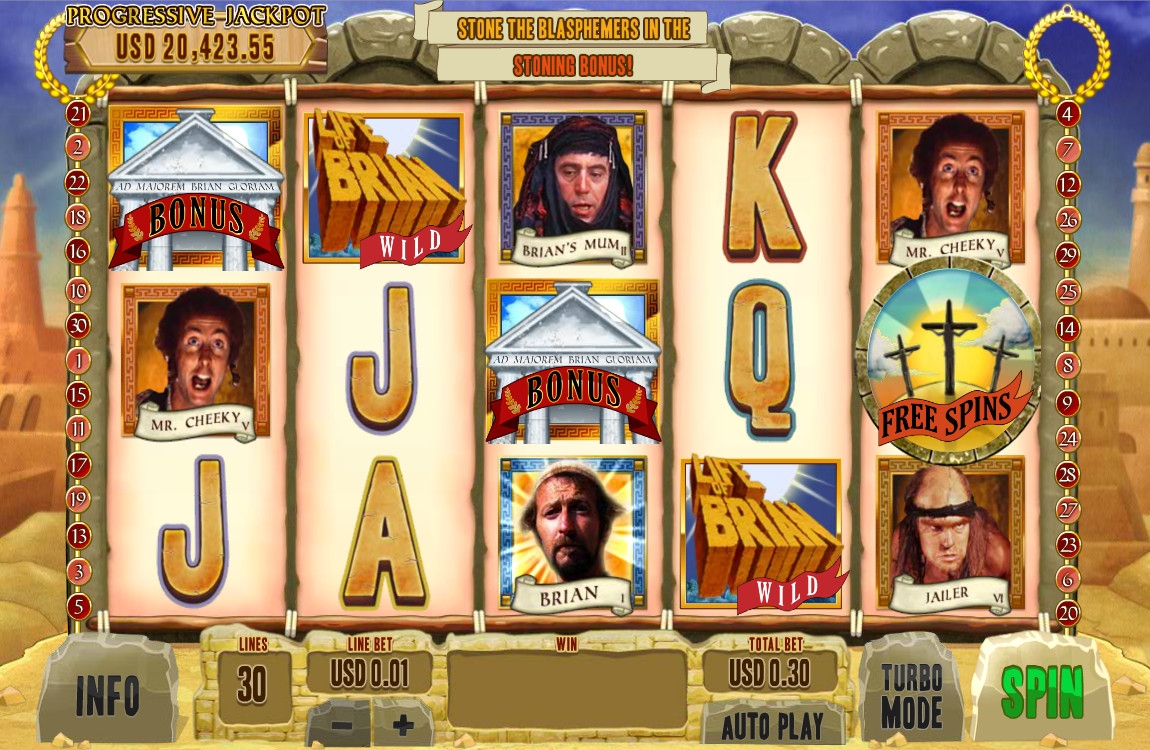
Task: Click the Lines count box showing 30
Action: pyautogui.click(x=252, y=685)
